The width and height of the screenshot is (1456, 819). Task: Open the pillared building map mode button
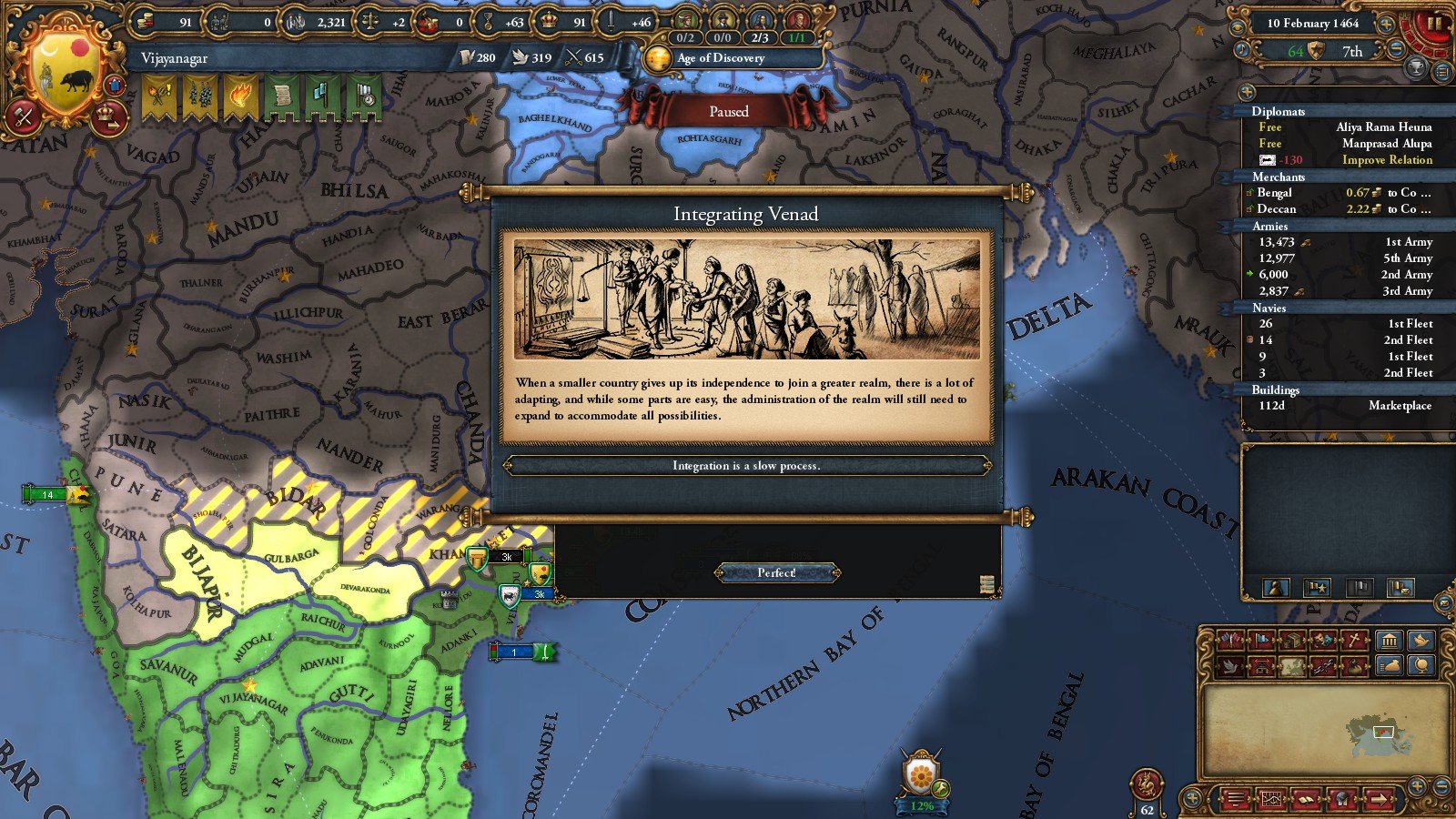[x=1389, y=641]
